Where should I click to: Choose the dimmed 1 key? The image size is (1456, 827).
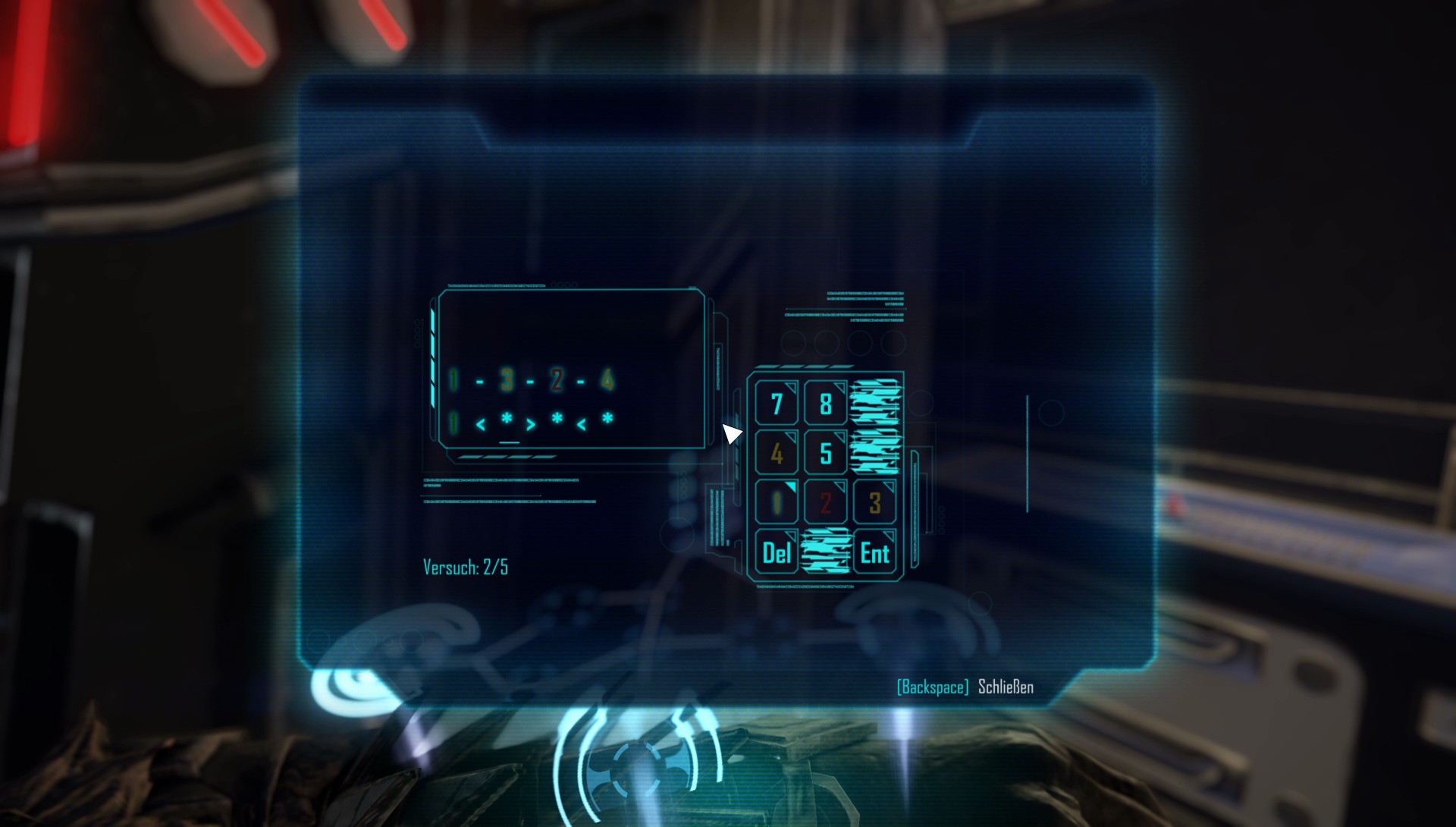point(777,502)
